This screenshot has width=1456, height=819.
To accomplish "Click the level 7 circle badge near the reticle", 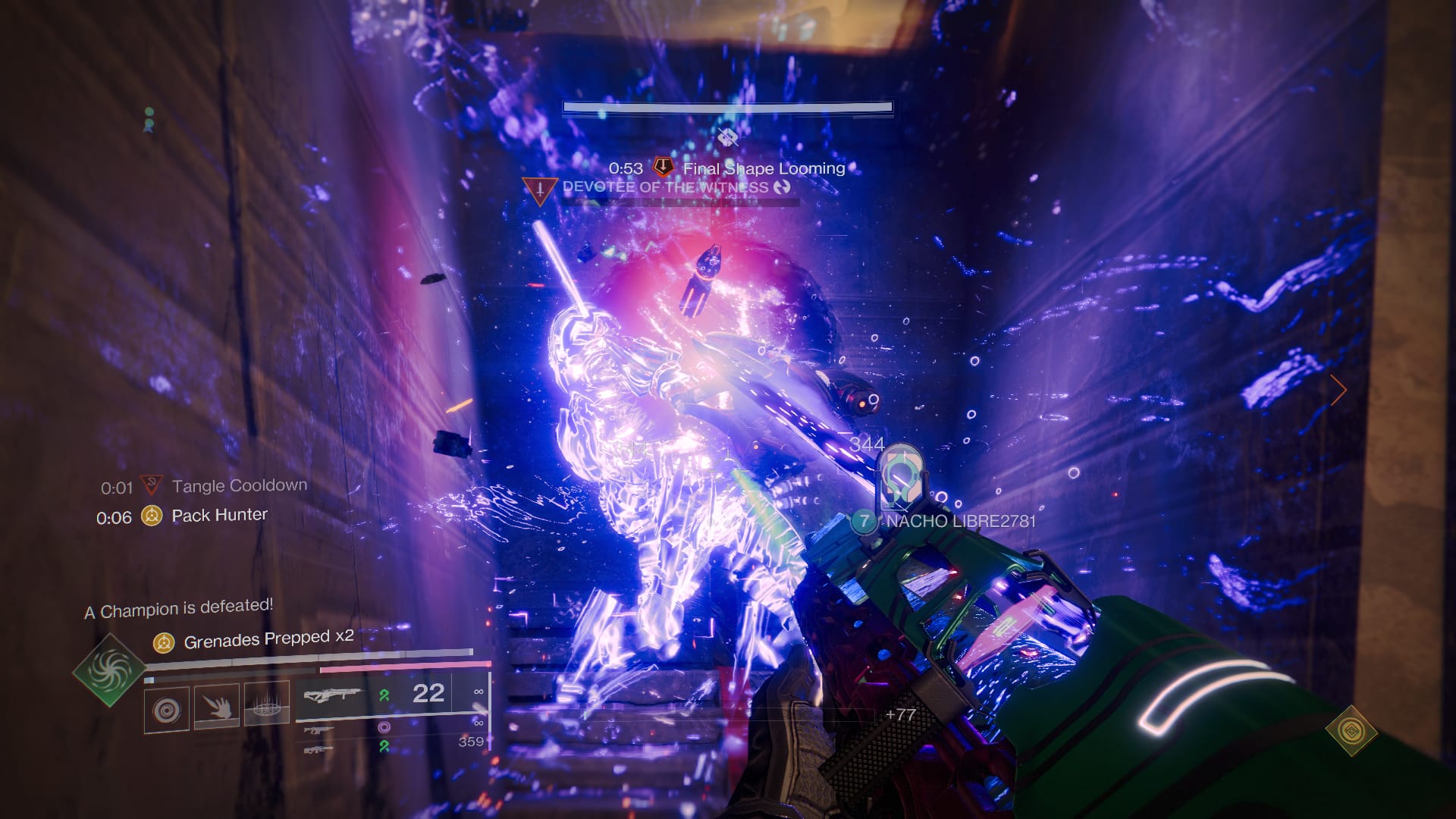I will coord(863,520).
